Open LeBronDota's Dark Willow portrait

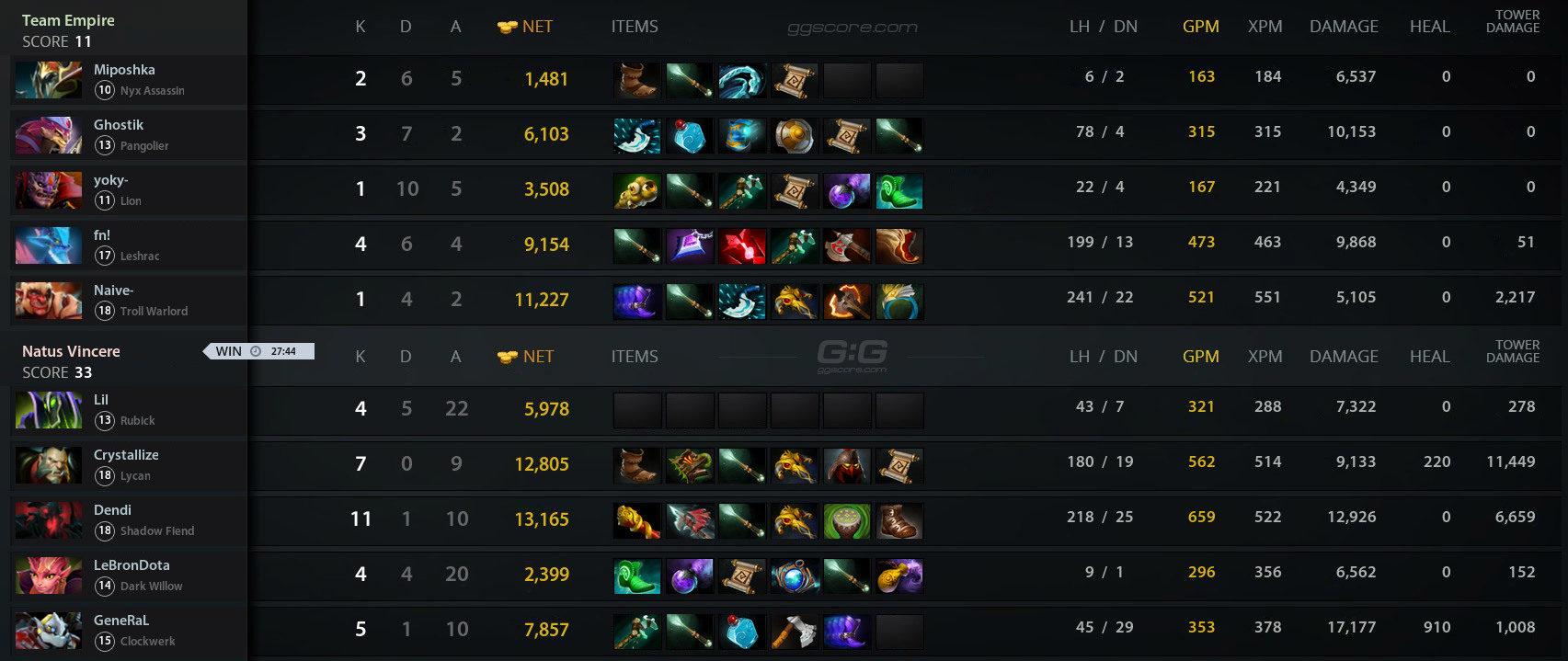(x=49, y=576)
